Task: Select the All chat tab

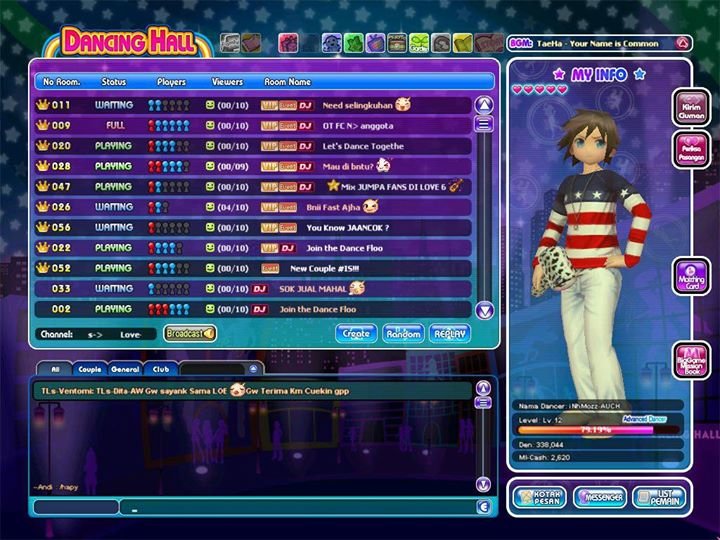Action: tap(55, 369)
